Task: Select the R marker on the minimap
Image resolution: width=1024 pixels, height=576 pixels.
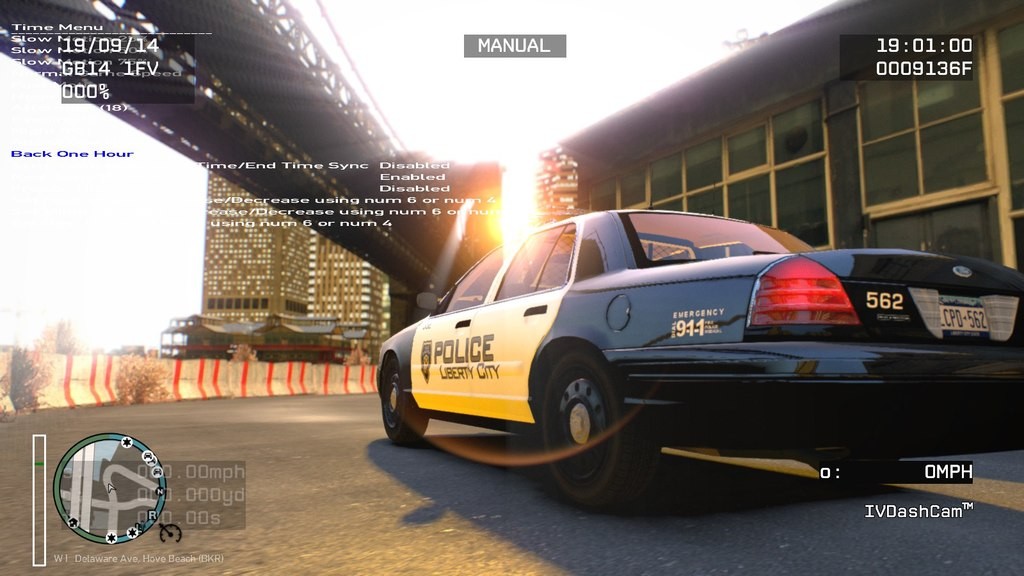Action: pos(152,515)
